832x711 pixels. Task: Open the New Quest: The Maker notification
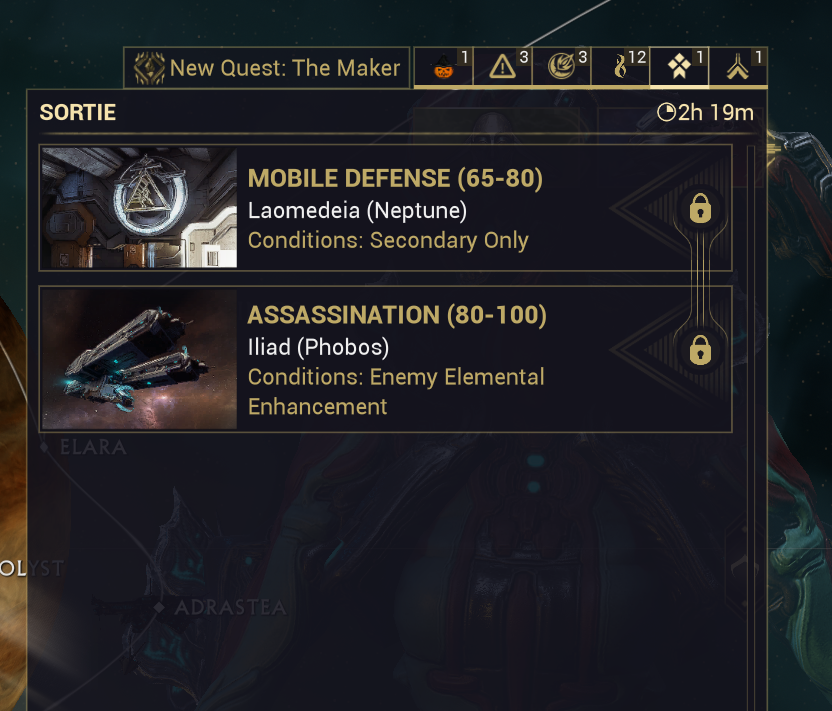(268, 68)
